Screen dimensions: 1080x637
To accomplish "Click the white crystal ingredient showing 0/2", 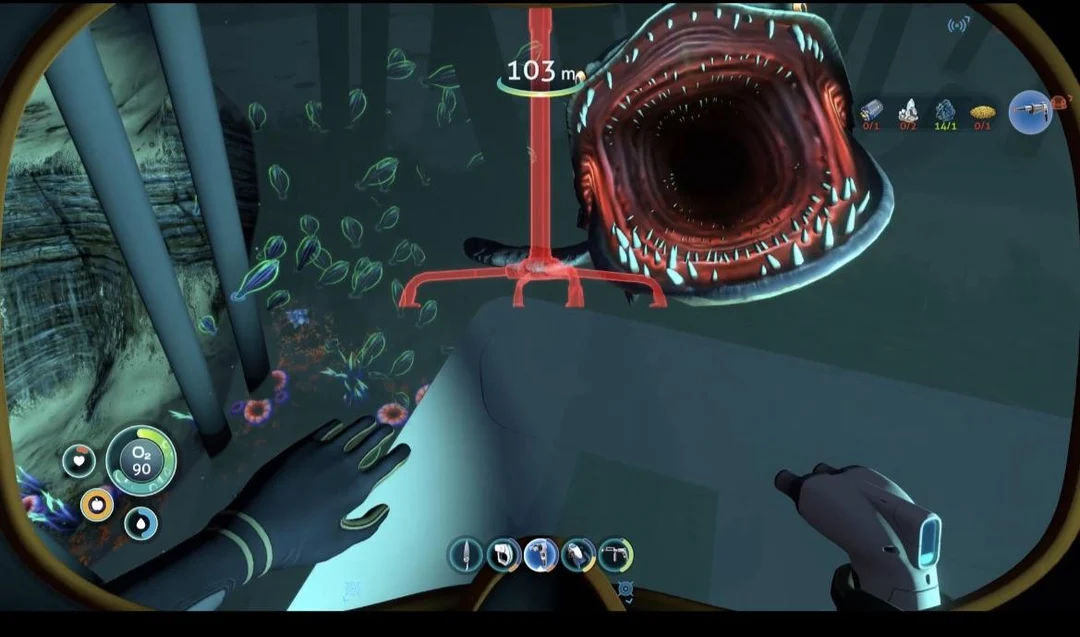I will point(908,111).
